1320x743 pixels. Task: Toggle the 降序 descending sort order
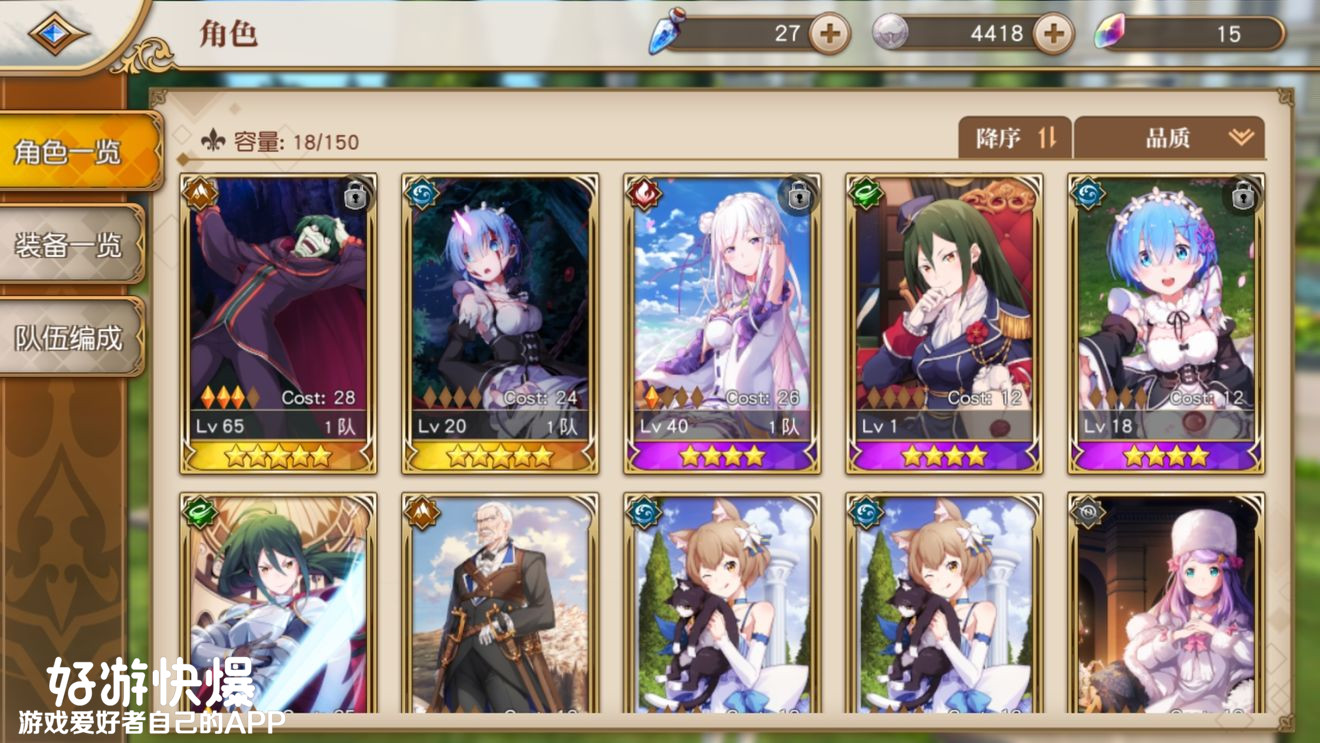(x=1014, y=138)
